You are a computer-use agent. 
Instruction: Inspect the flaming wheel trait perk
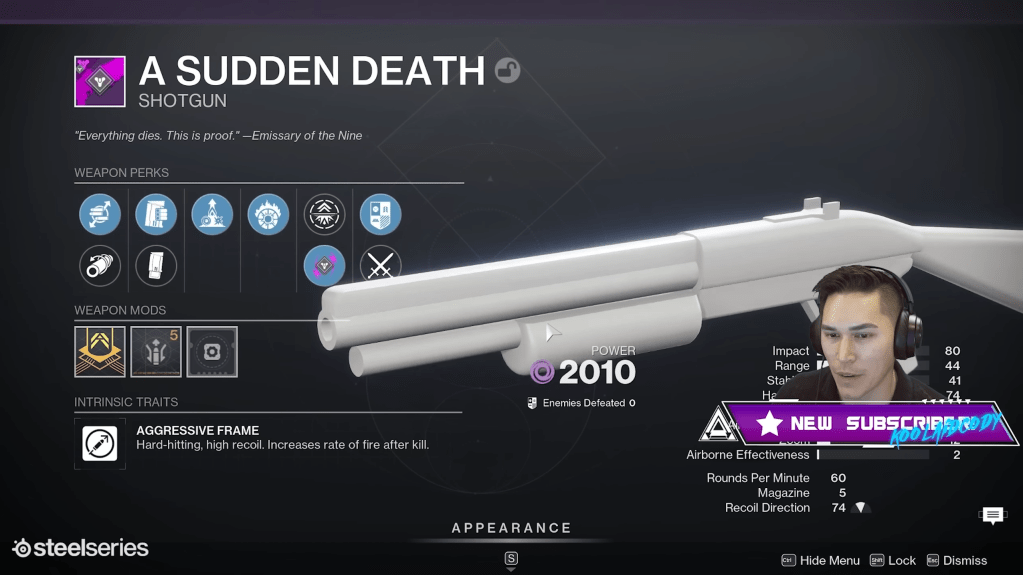click(268, 215)
